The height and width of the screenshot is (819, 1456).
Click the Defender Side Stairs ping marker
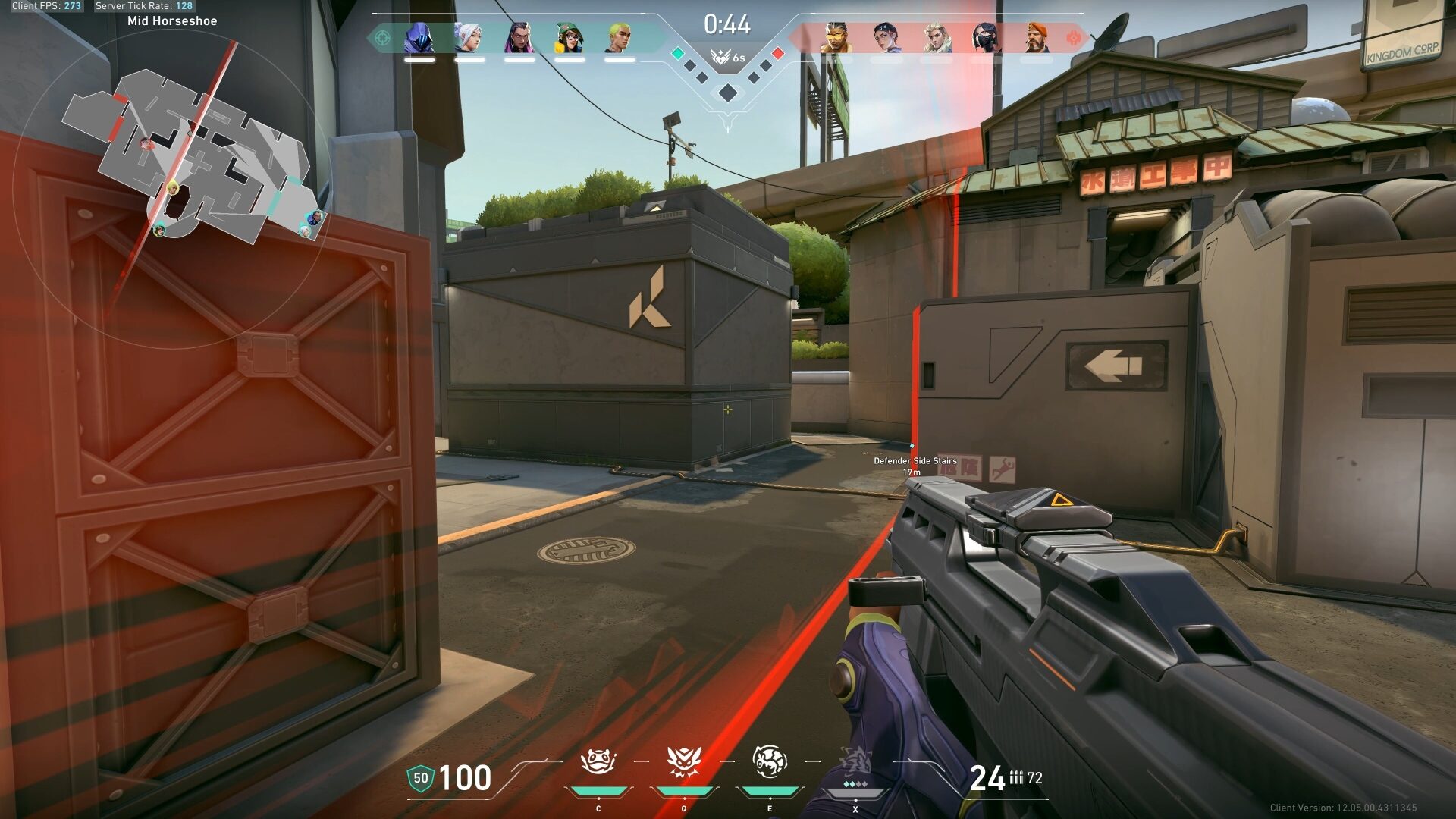(912, 446)
